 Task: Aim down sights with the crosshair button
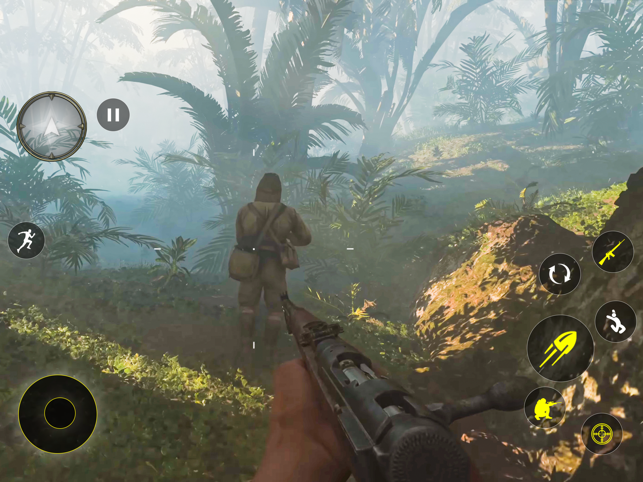tap(601, 434)
